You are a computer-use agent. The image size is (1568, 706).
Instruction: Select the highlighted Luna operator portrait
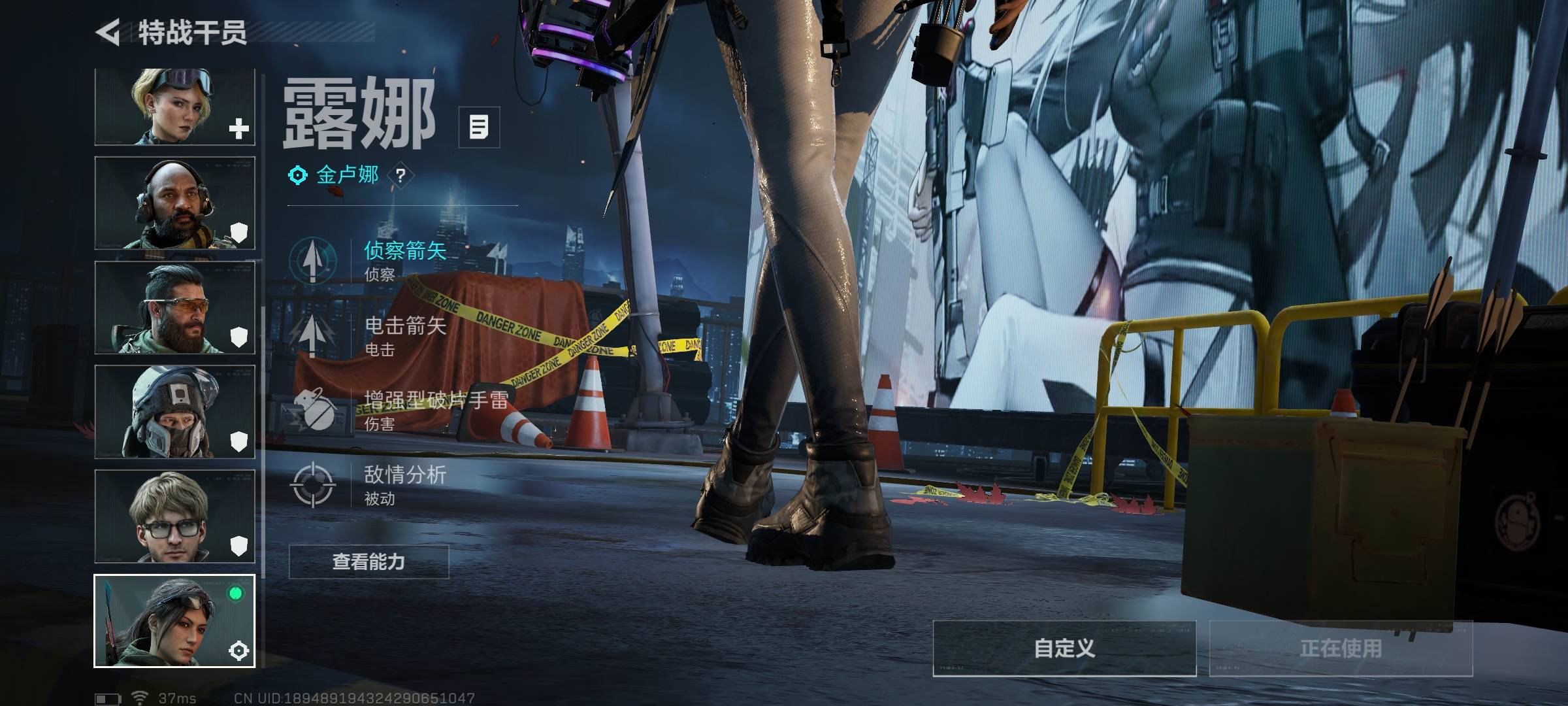click(174, 621)
